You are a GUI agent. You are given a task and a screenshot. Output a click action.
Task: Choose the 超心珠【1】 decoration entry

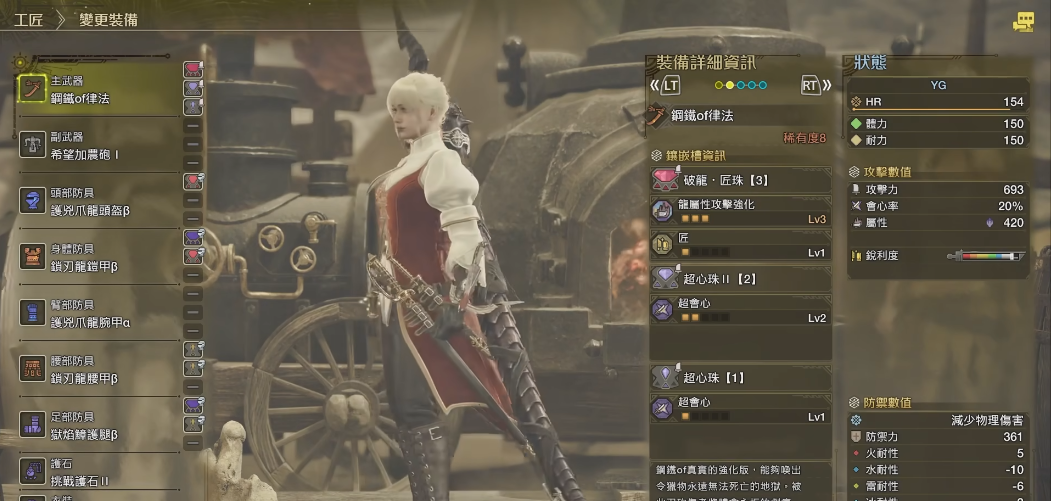coord(740,378)
